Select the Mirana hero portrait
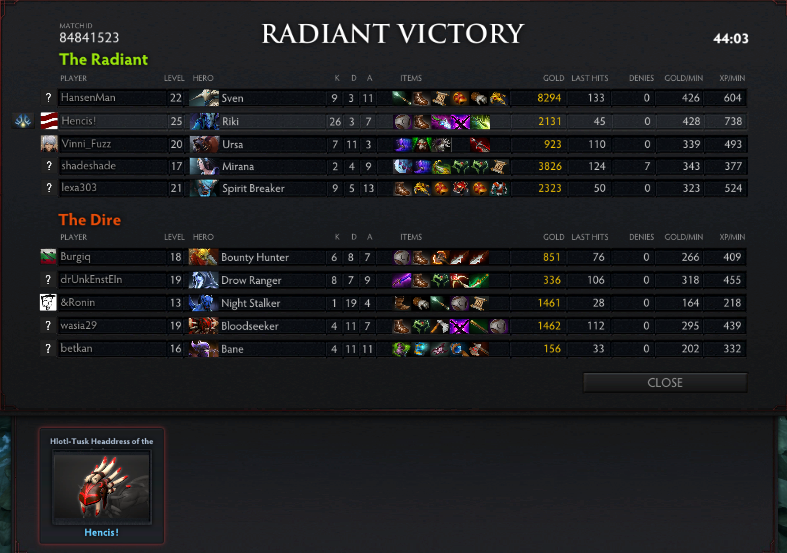The image size is (787, 553). (204, 166)
